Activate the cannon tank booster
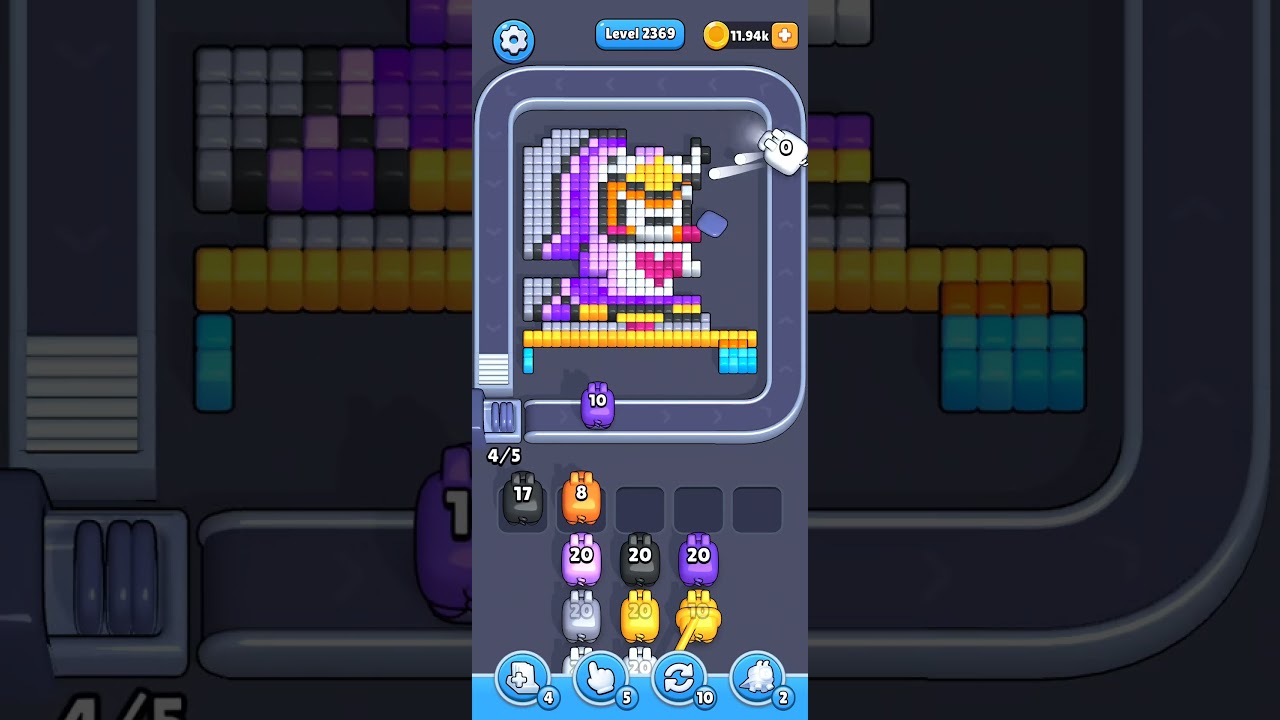 point(759,678)
